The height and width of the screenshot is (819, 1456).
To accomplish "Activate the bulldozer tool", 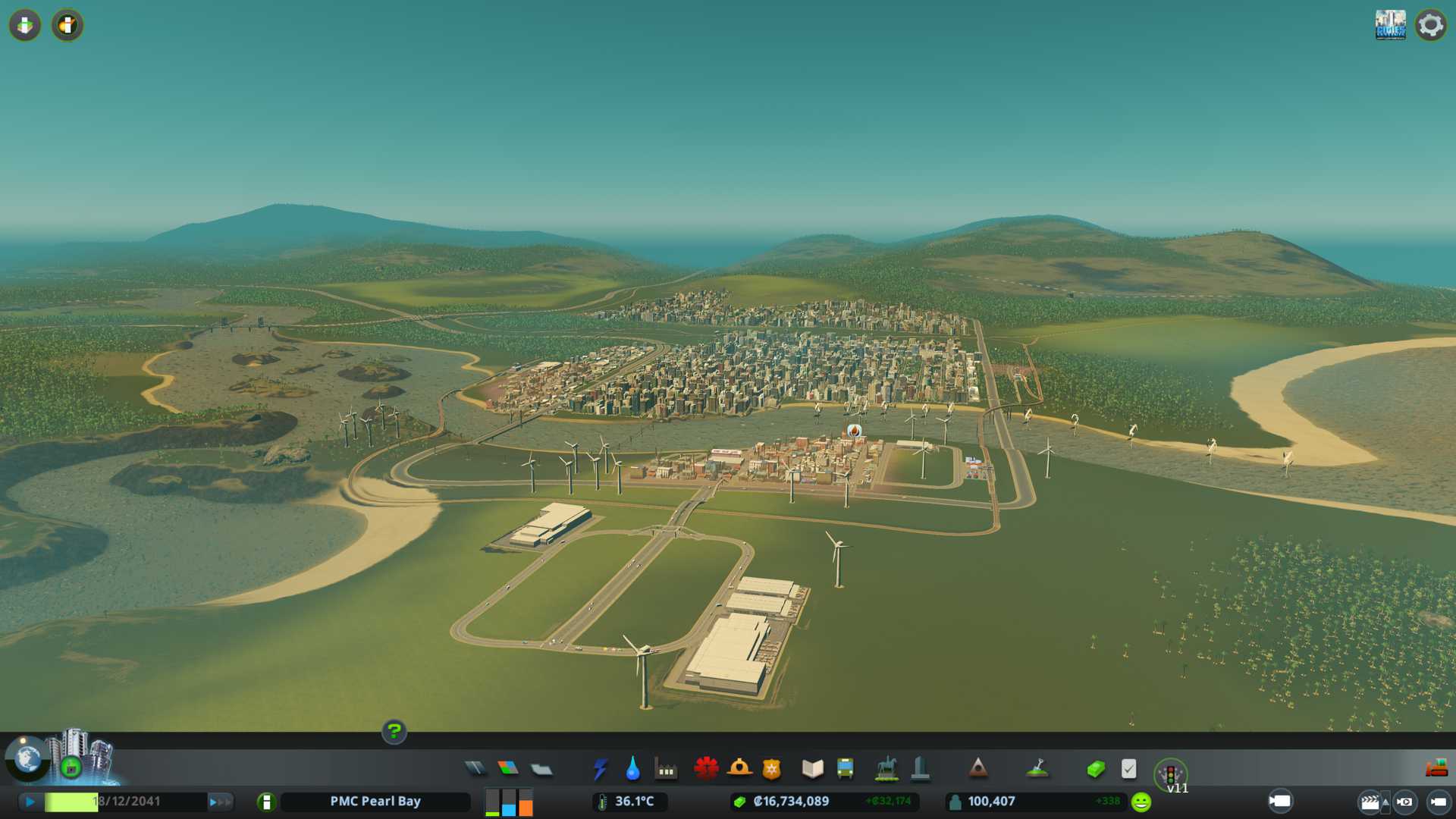I will pos(1436,769).
